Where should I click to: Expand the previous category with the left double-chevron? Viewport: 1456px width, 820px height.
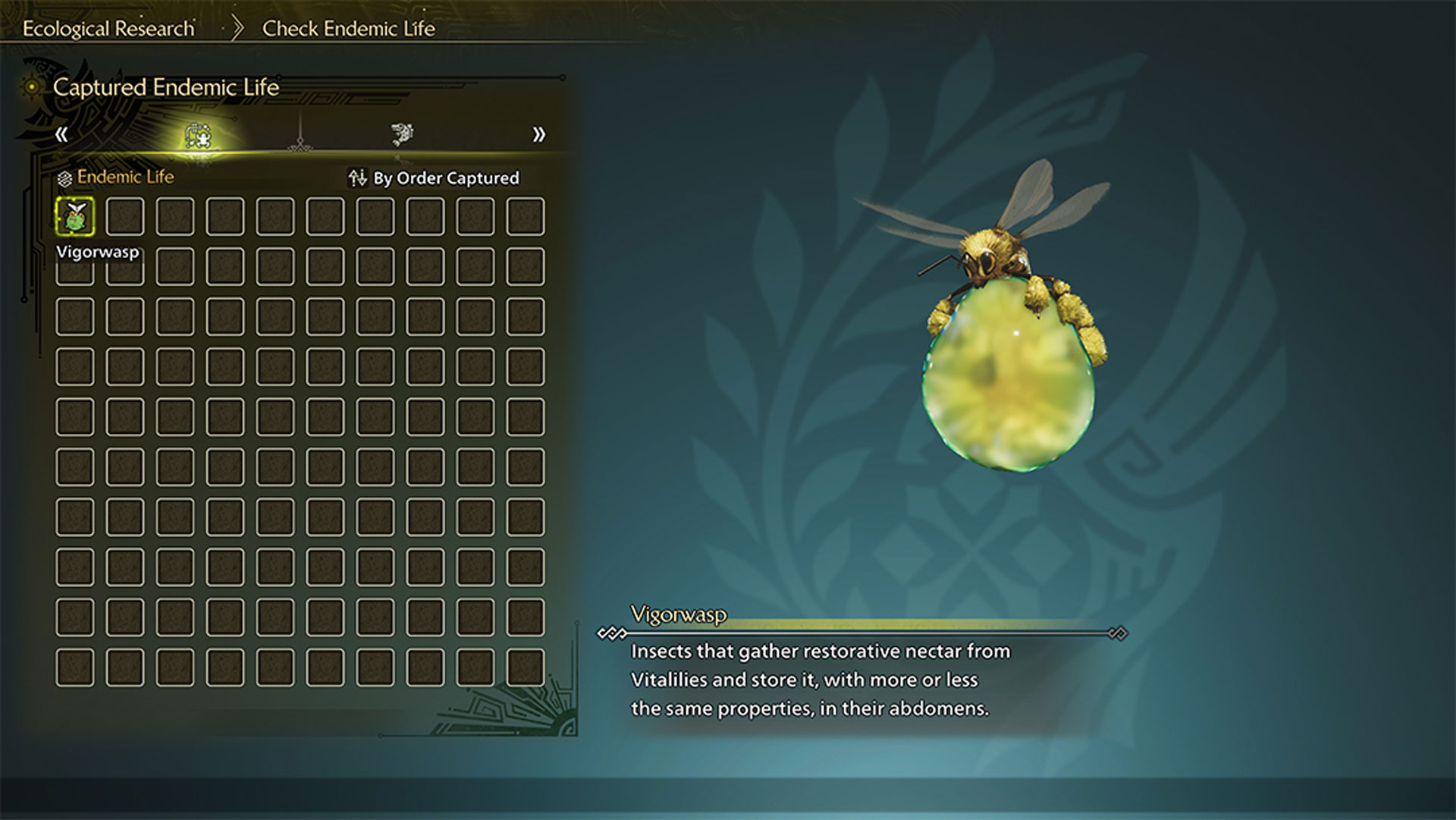[x=63, y=134]
